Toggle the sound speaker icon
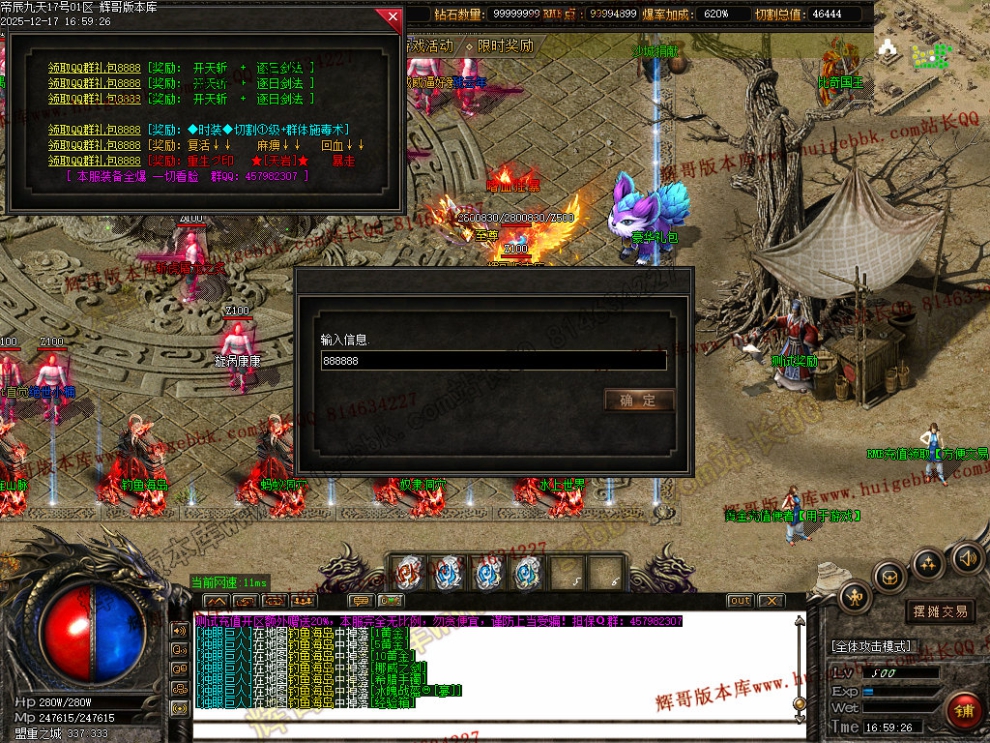This screenshot has width=990, height=743. (967, 557)
